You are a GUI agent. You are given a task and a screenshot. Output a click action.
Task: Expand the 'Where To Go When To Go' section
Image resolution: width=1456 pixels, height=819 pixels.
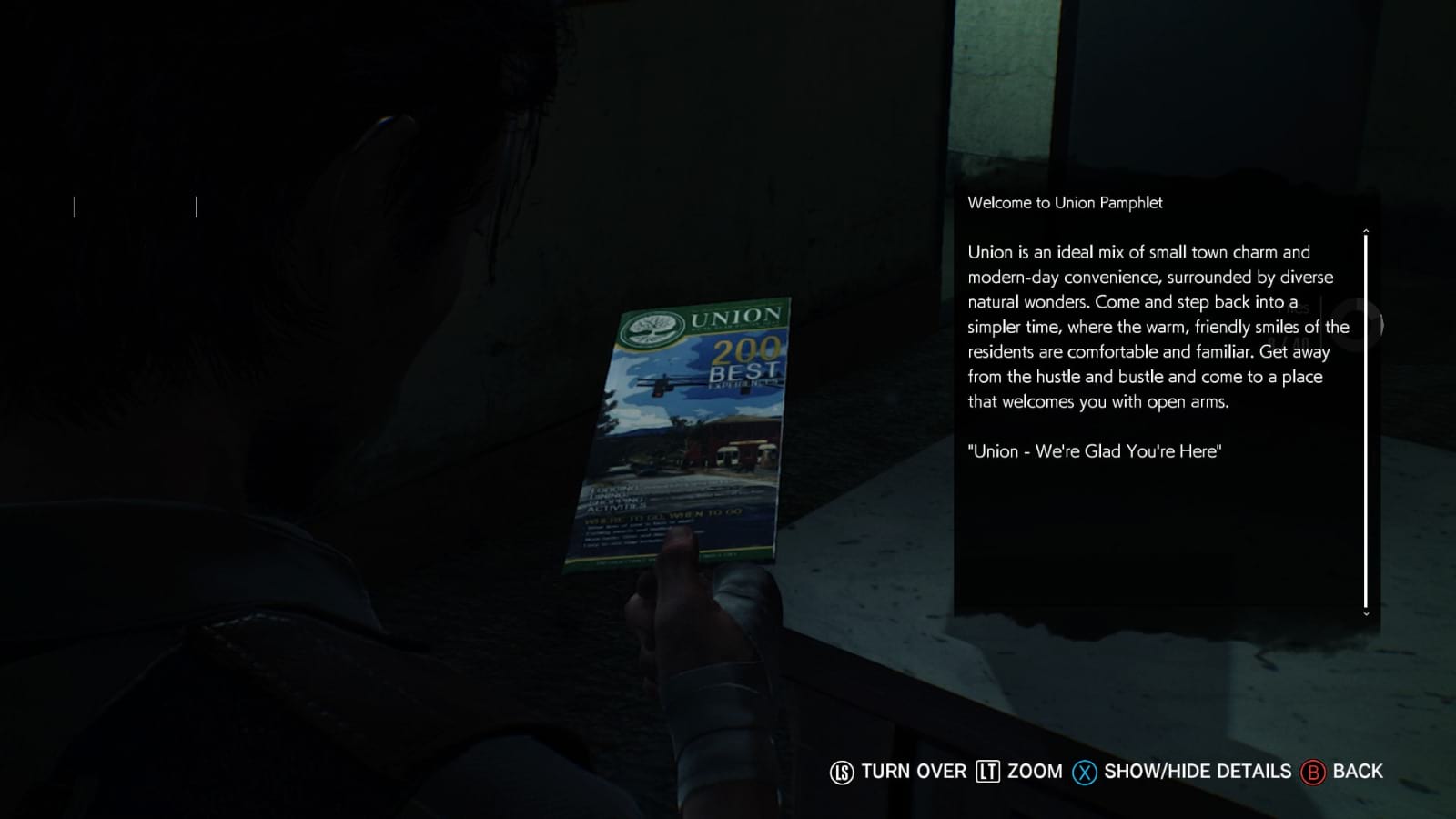(664, 517)
